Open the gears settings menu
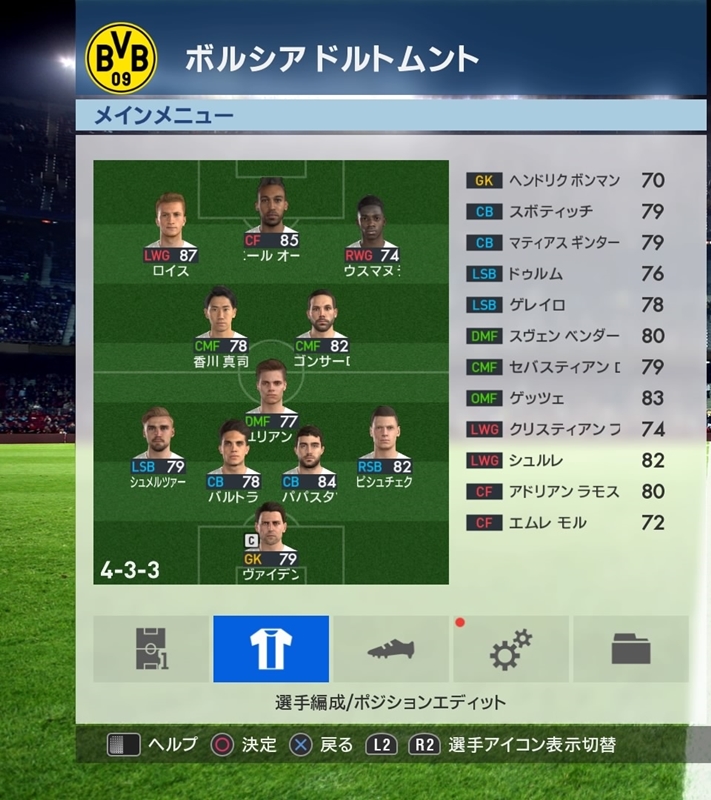This screenshot has height=800, width=711. pyautogui.click(x=510, y=649)
